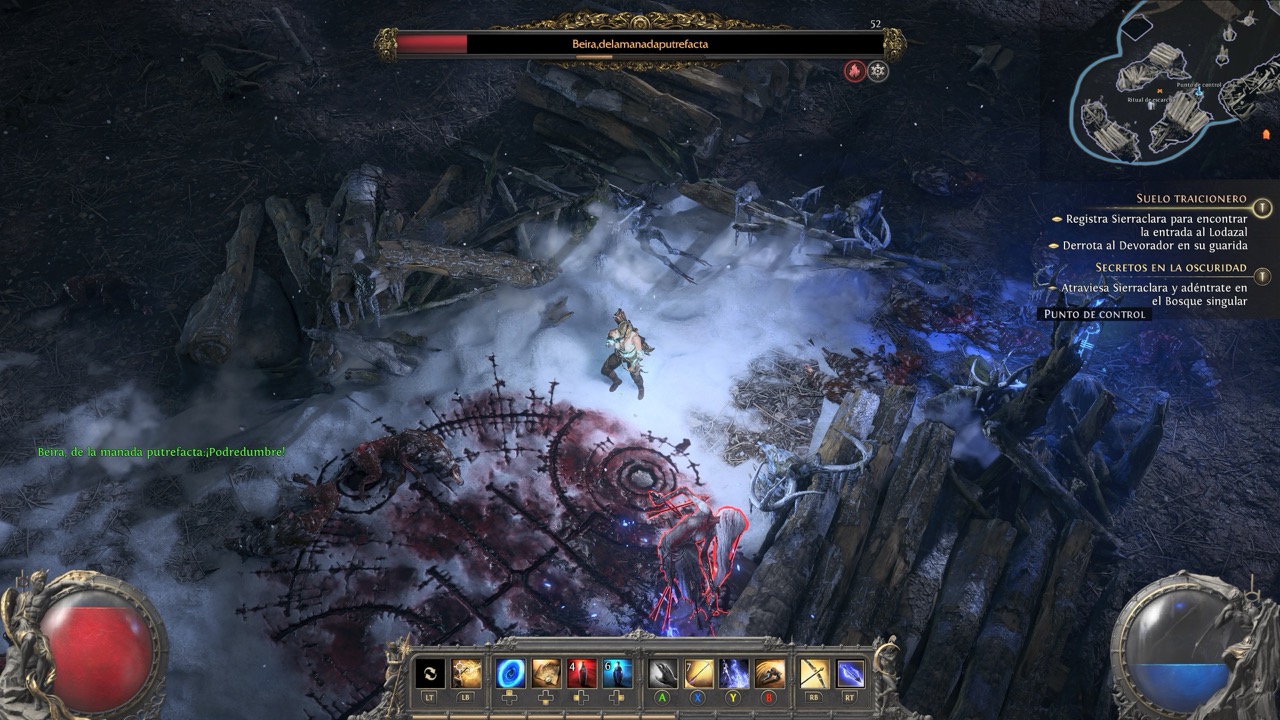This screenshot has height=720, width=1280.
Task: Open the parchment map item slot
Action: click(546, 673)
